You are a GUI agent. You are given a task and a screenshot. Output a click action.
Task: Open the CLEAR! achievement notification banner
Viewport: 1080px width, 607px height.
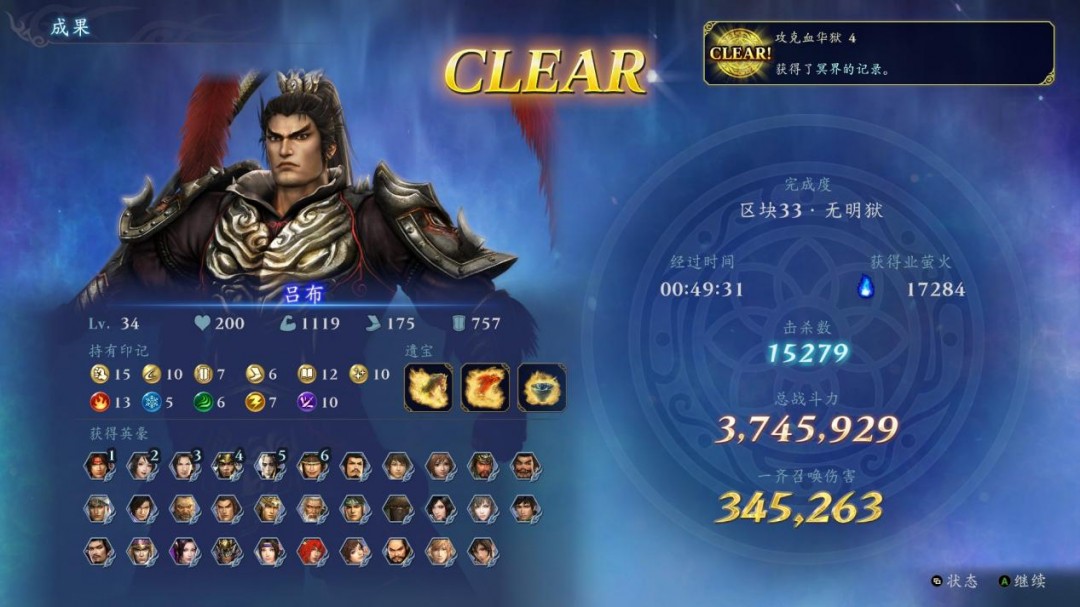pos(878,53)
